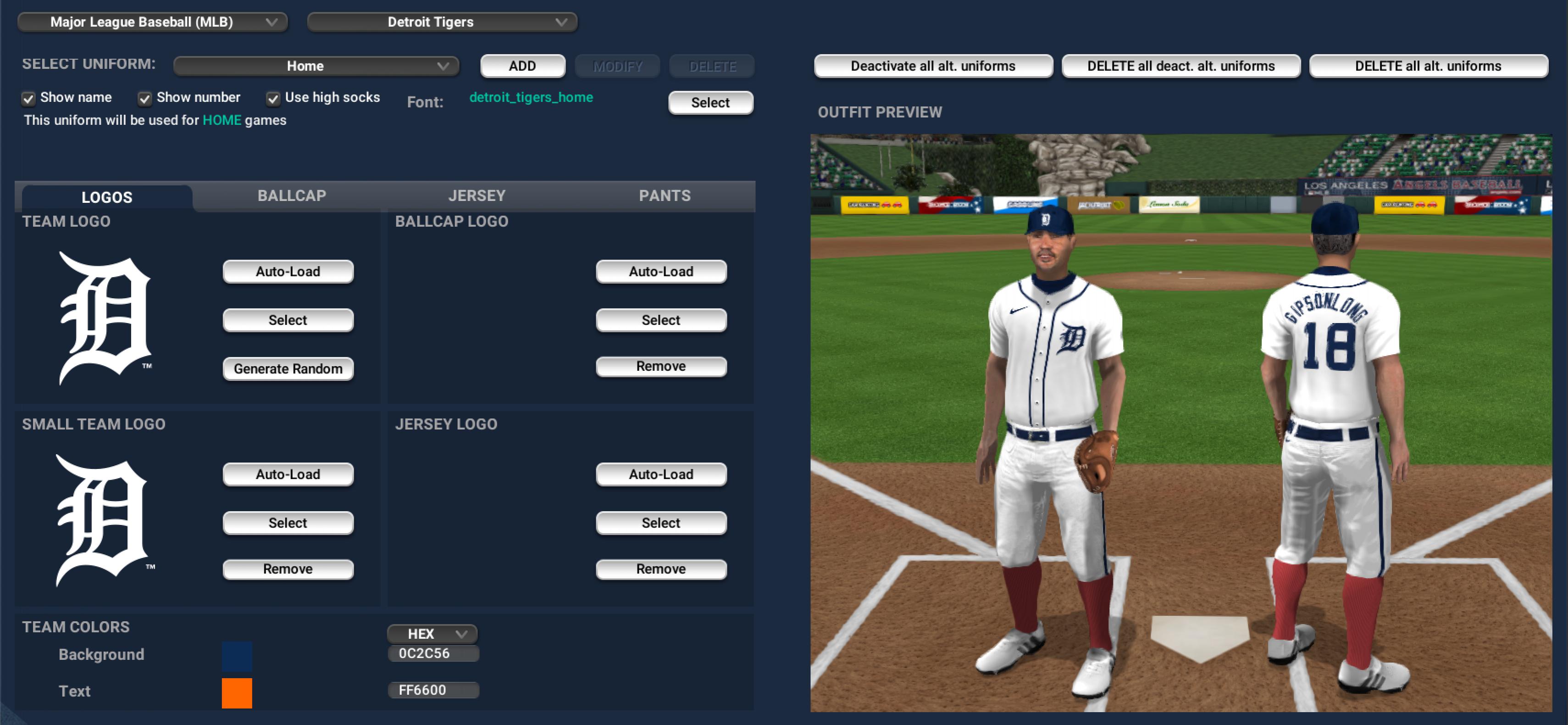
Task: Open the HEX color format dropdown
Action: 432,634
